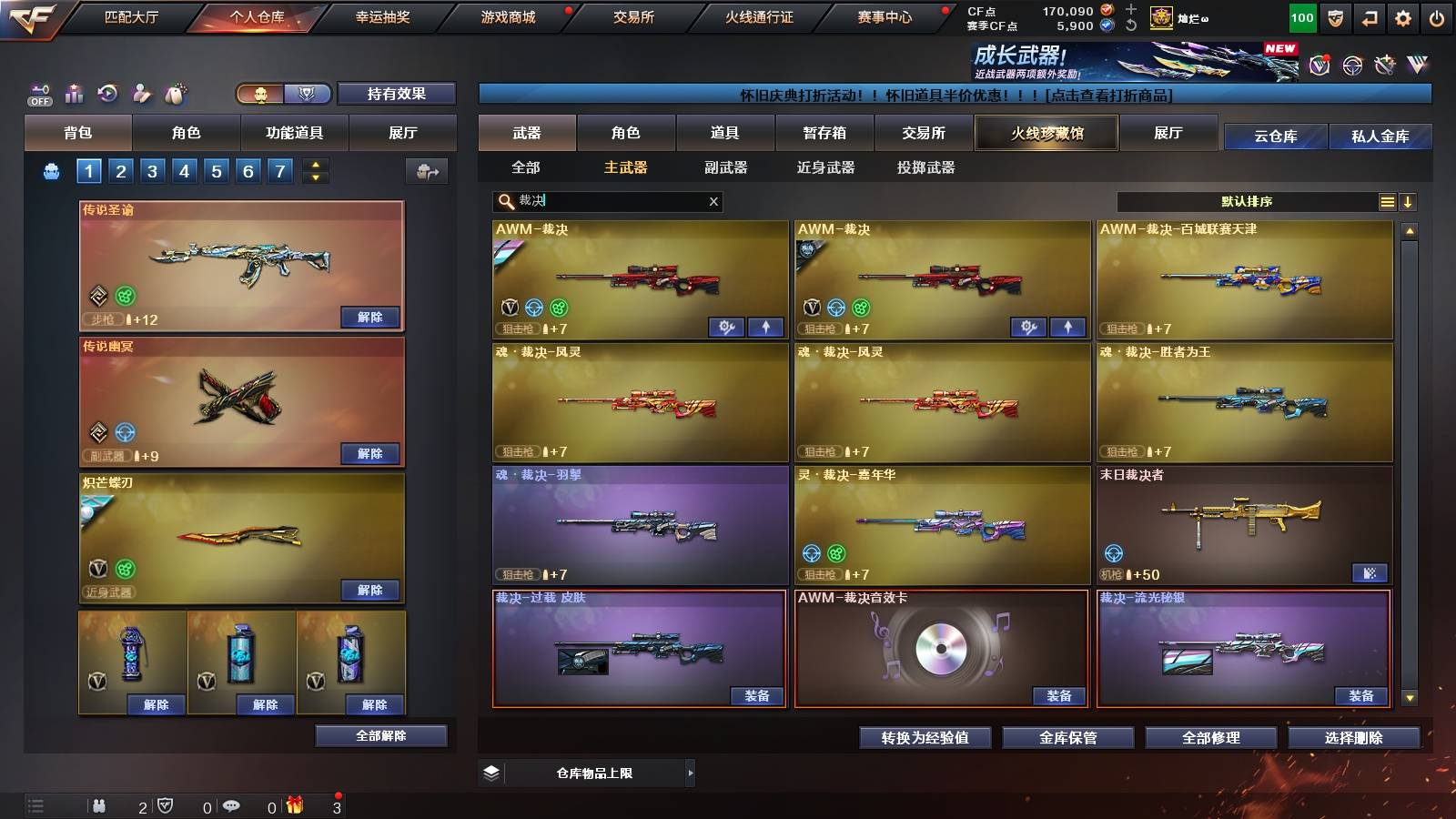Click the 全部解除 button
Image resolution: width=1456 pixels, height=819 pixels.
click(380, 735)
